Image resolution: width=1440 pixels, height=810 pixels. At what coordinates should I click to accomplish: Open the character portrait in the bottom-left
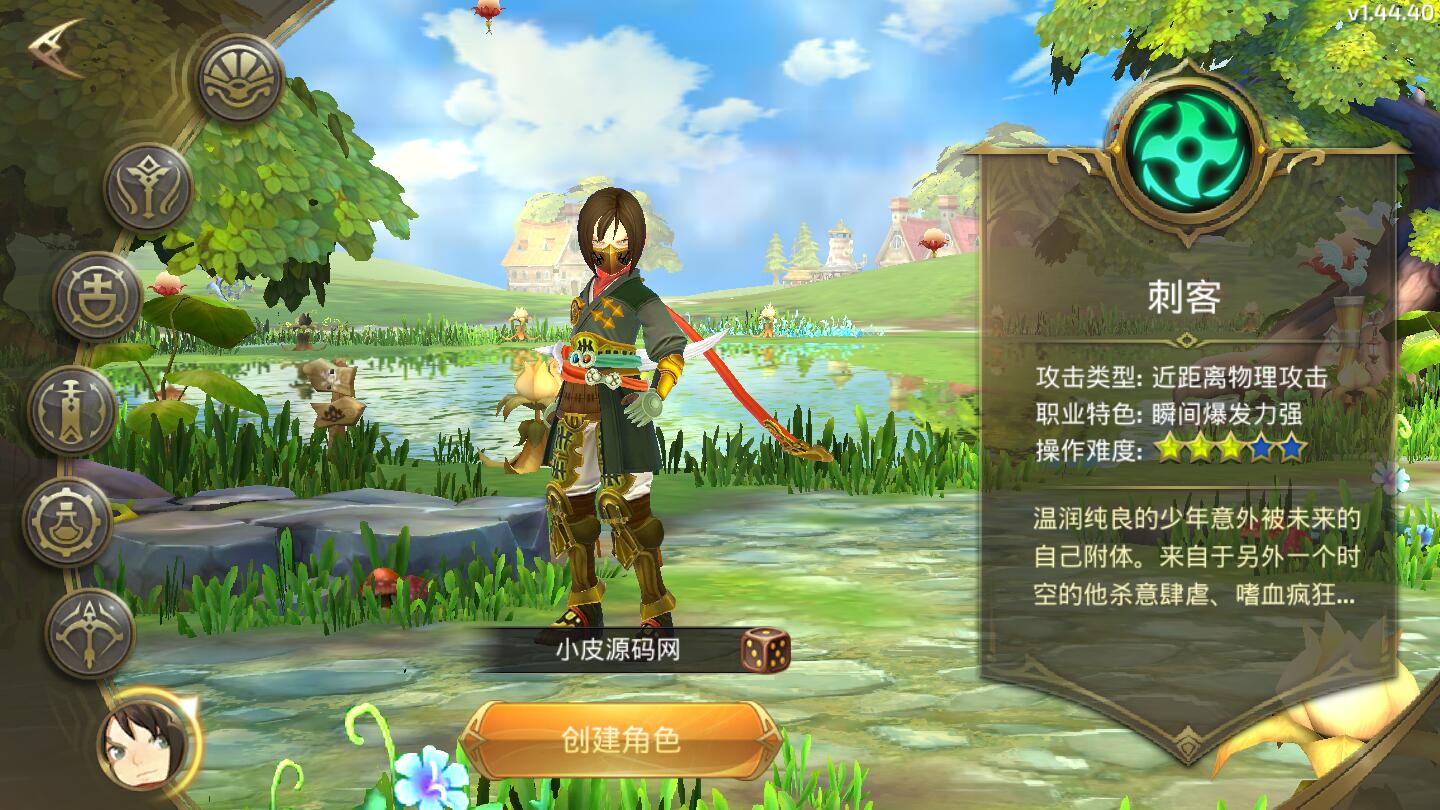point(140,745)
